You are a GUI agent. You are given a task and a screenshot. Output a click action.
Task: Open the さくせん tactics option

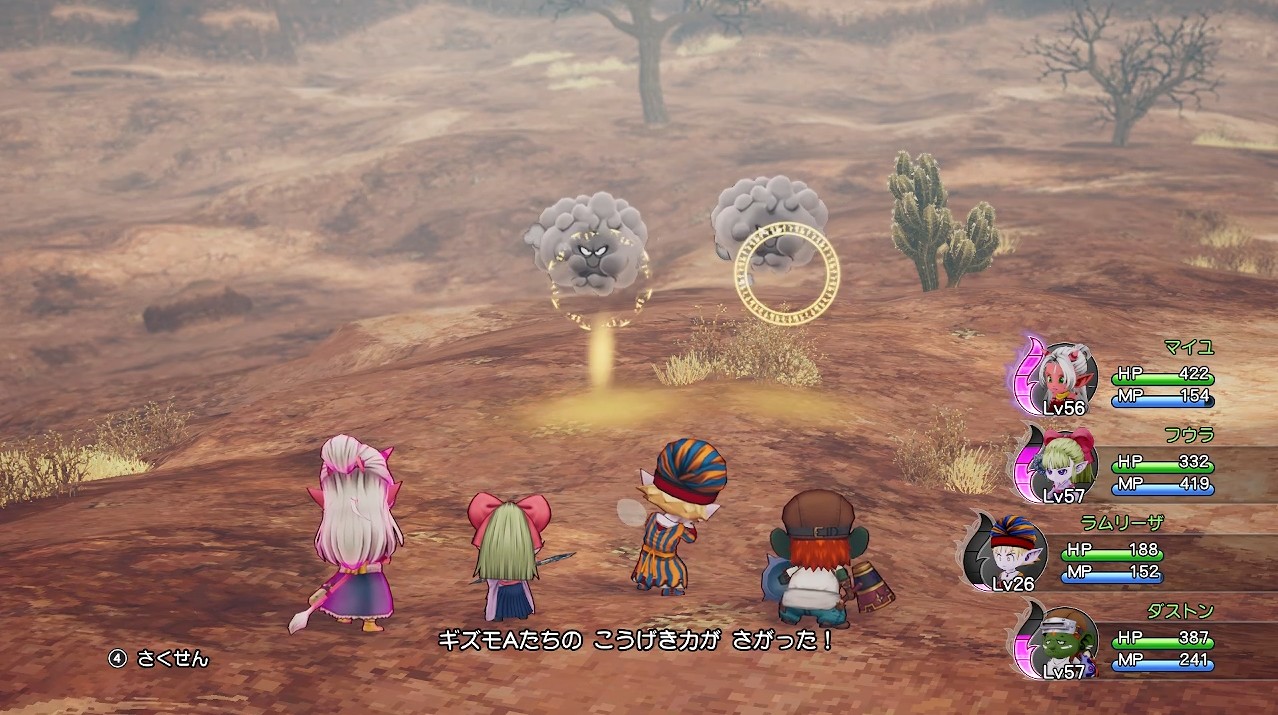coord(160,659)
